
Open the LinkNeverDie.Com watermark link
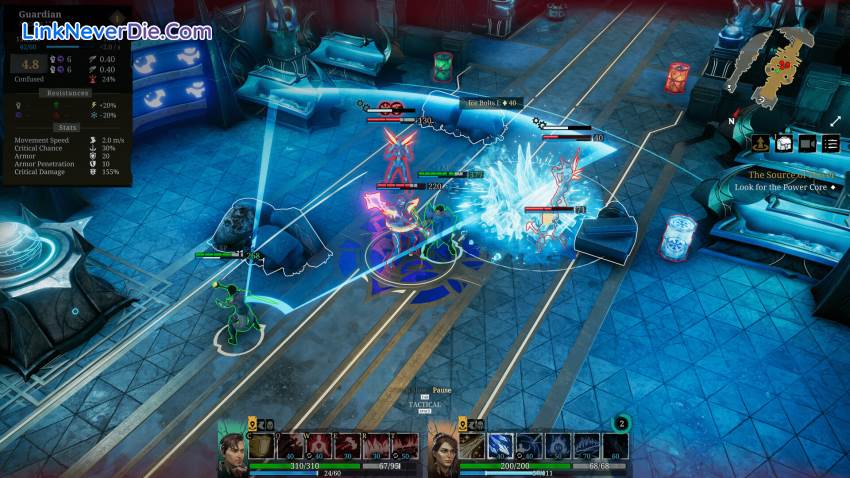click(x=116, y=31)
